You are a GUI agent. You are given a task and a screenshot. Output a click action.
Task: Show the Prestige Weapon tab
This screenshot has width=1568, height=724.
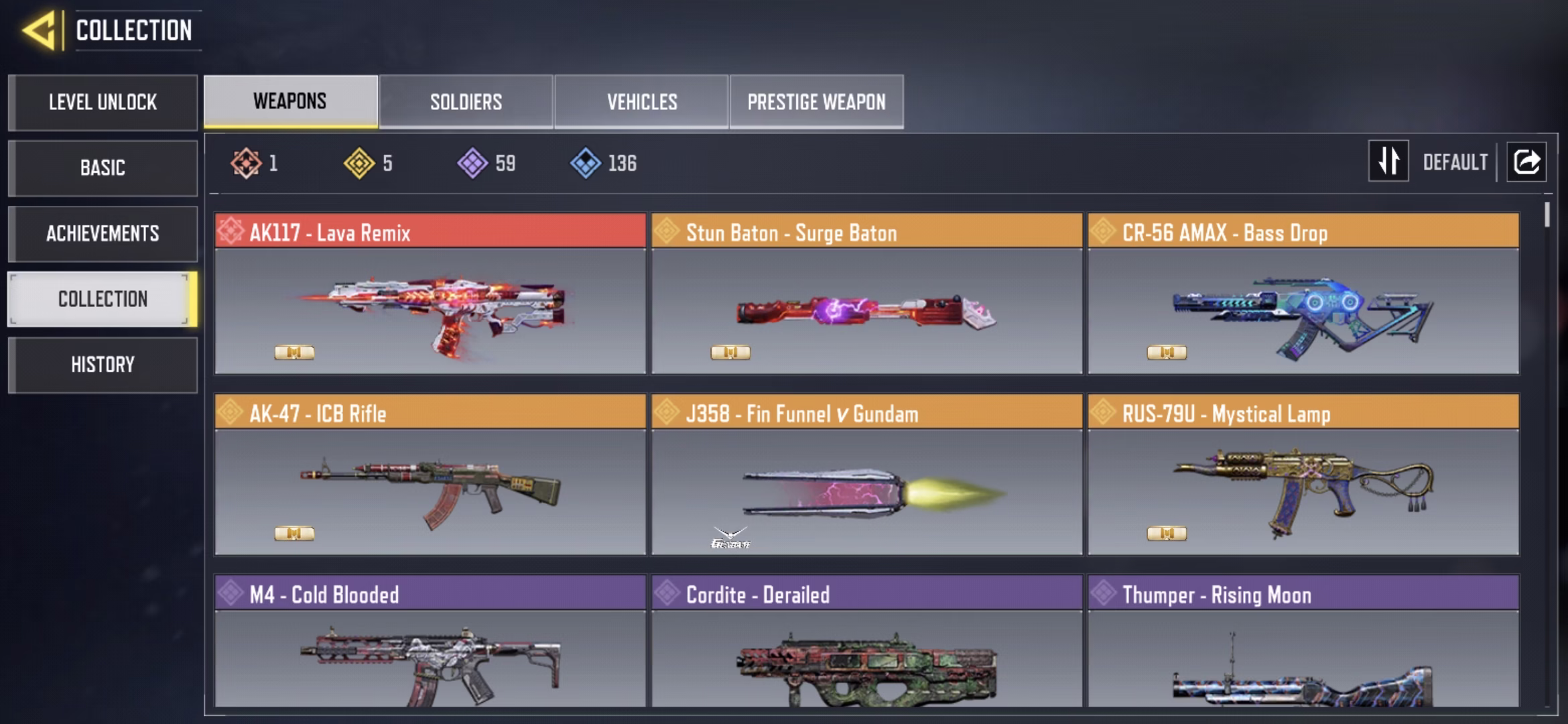[x=816, y=102]
